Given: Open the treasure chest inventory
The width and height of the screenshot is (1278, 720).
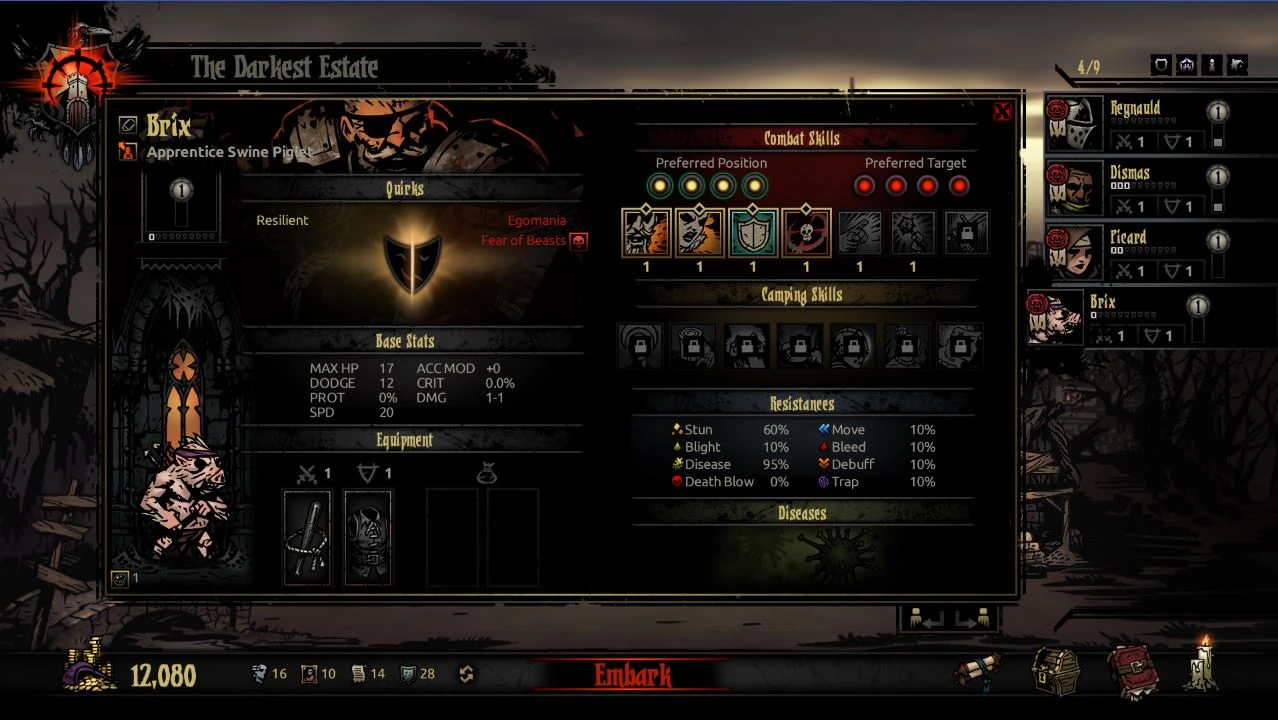Looking at the screenshot, I should pyautogui.click(x=1056, y=671).
